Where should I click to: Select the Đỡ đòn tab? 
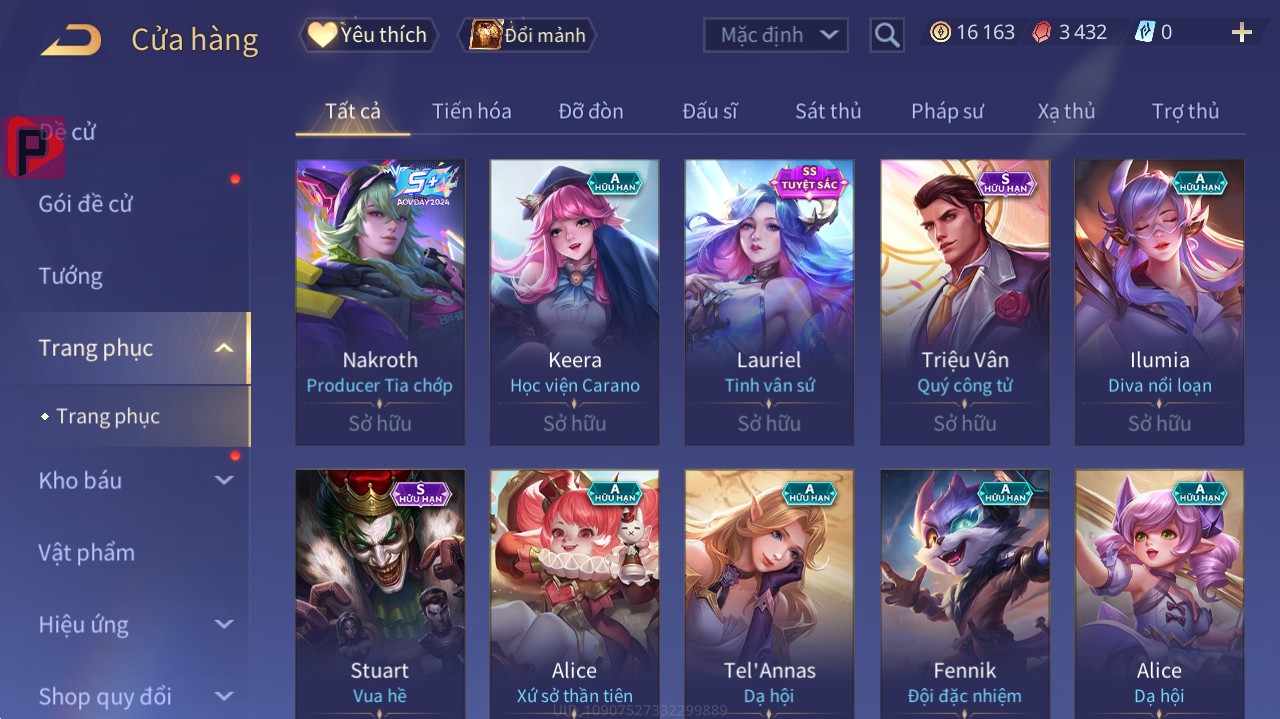(x=590, y=111)
